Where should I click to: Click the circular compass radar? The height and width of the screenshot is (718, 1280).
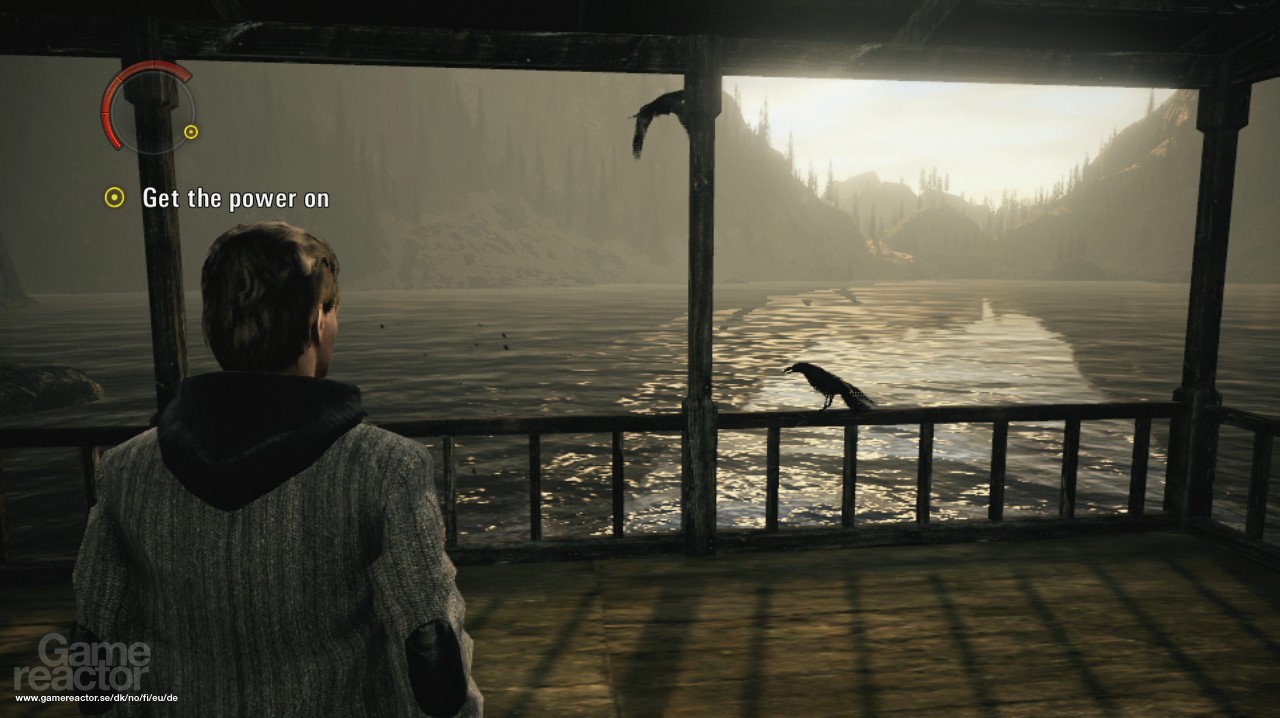[x=147, y=107]
